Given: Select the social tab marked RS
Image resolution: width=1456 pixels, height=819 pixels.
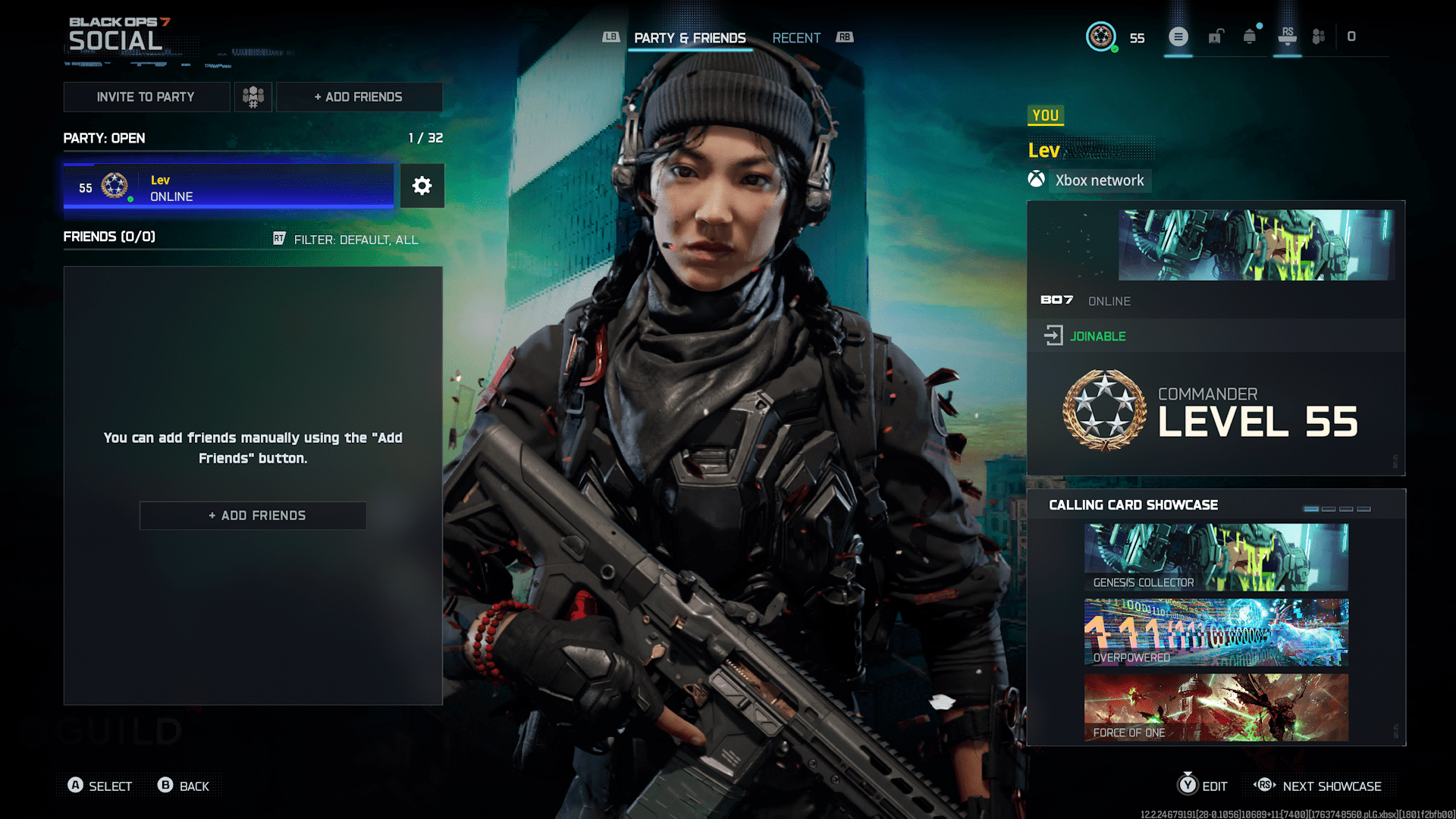Looking at the screenshot, I should [x=1287, y=37].
